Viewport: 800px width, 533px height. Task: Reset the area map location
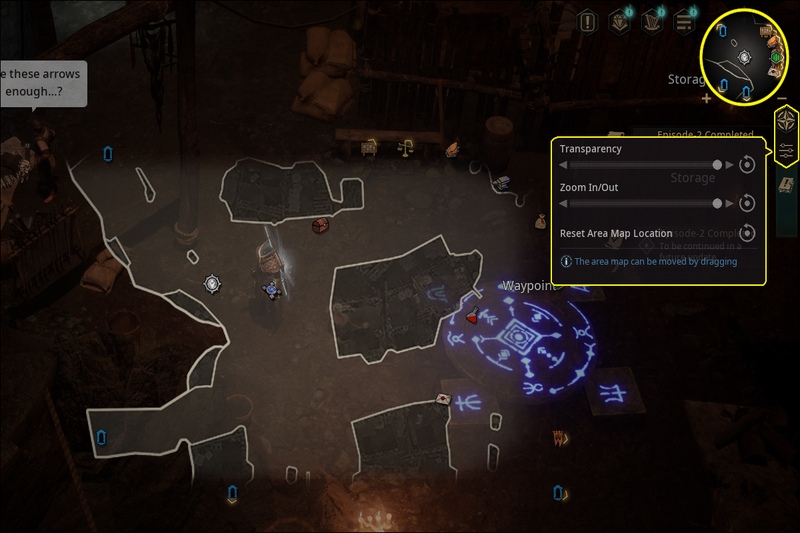tap(747, 233)
